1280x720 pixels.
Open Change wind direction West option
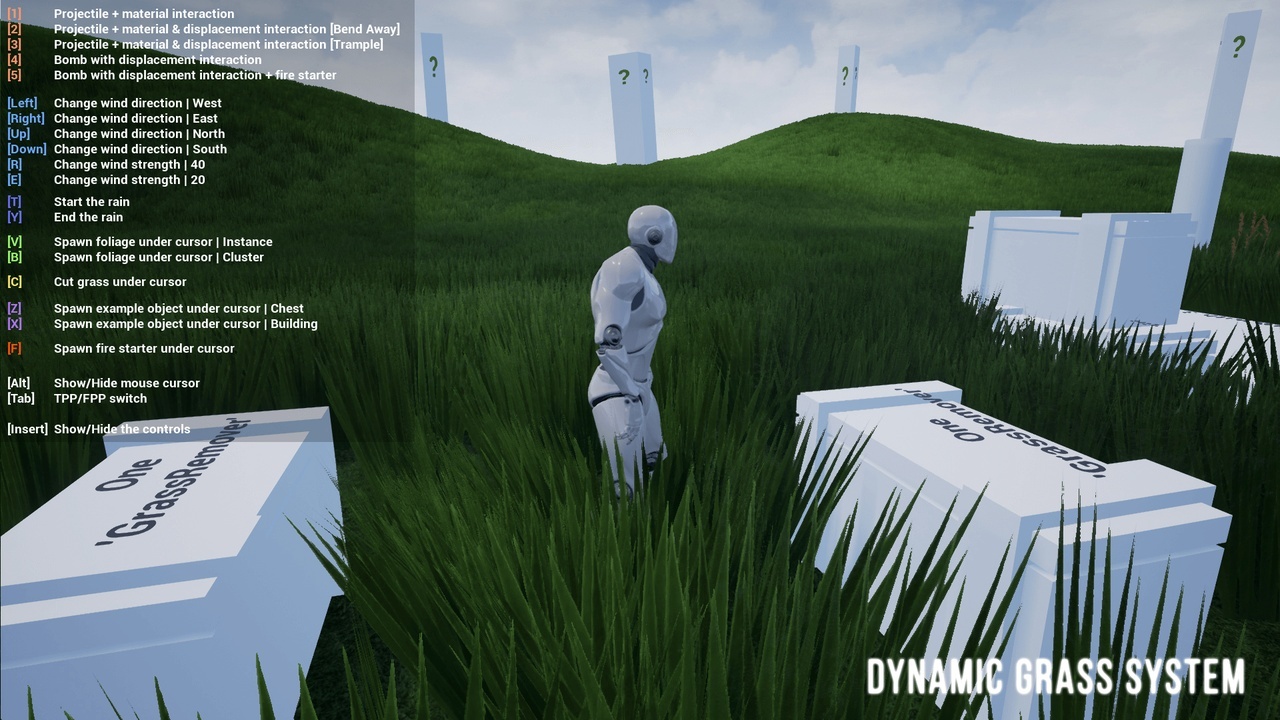pos(137,103)
